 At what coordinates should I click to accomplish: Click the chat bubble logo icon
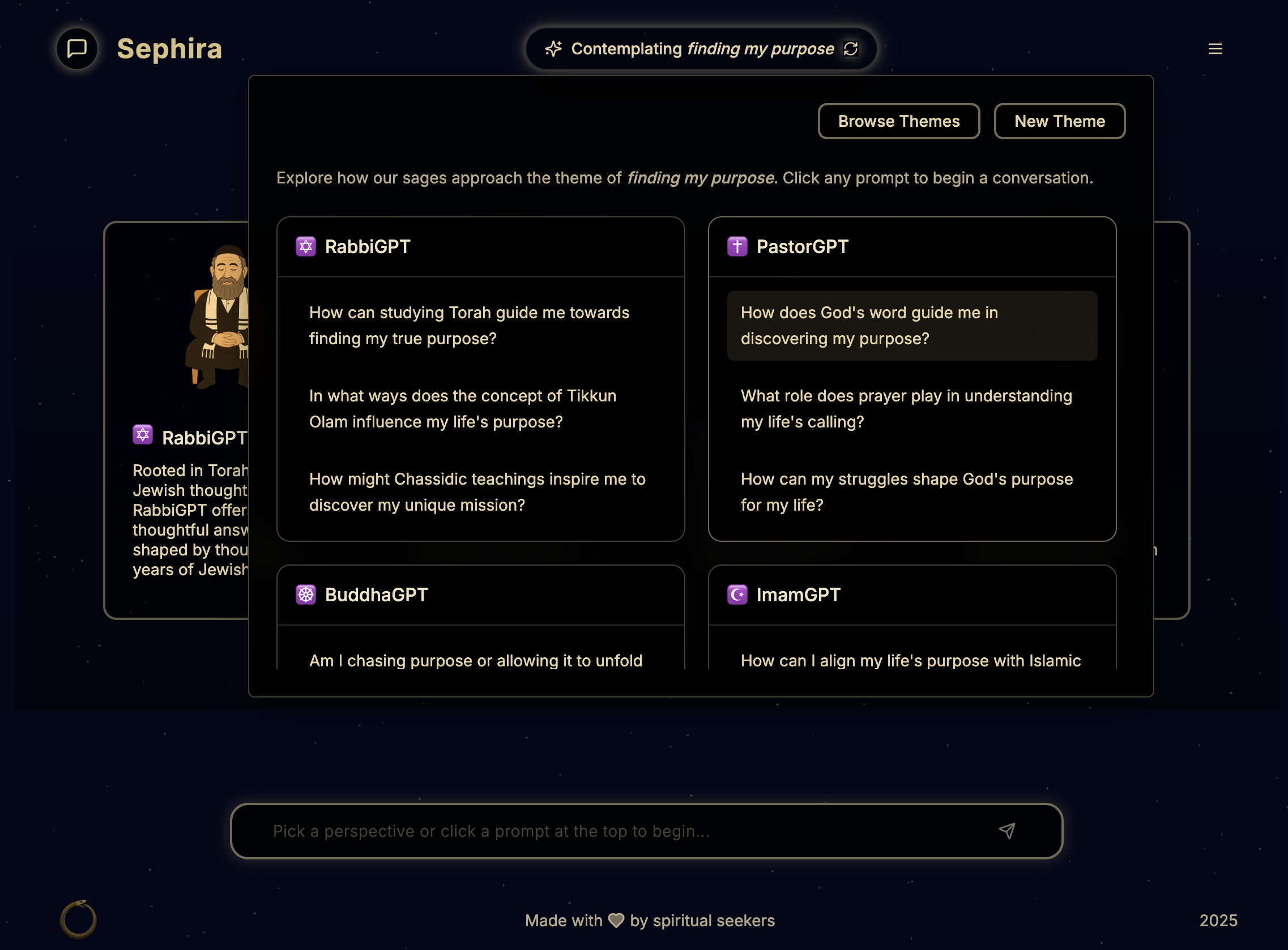77,49
